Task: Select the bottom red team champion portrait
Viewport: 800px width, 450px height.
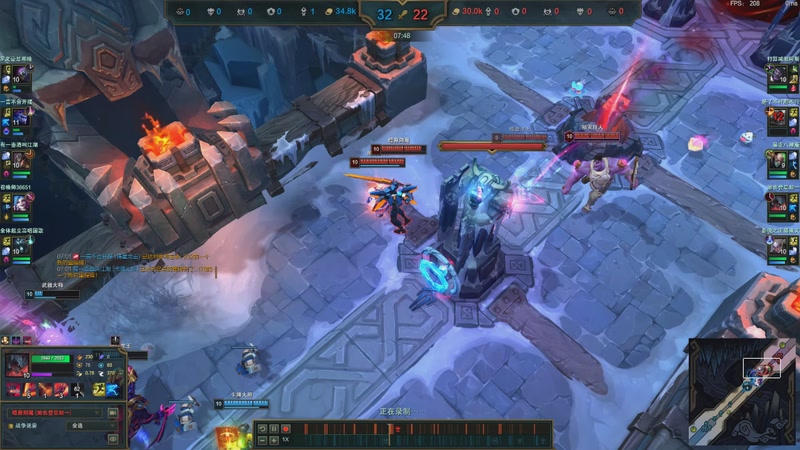Action: click(x=778, y=246)
